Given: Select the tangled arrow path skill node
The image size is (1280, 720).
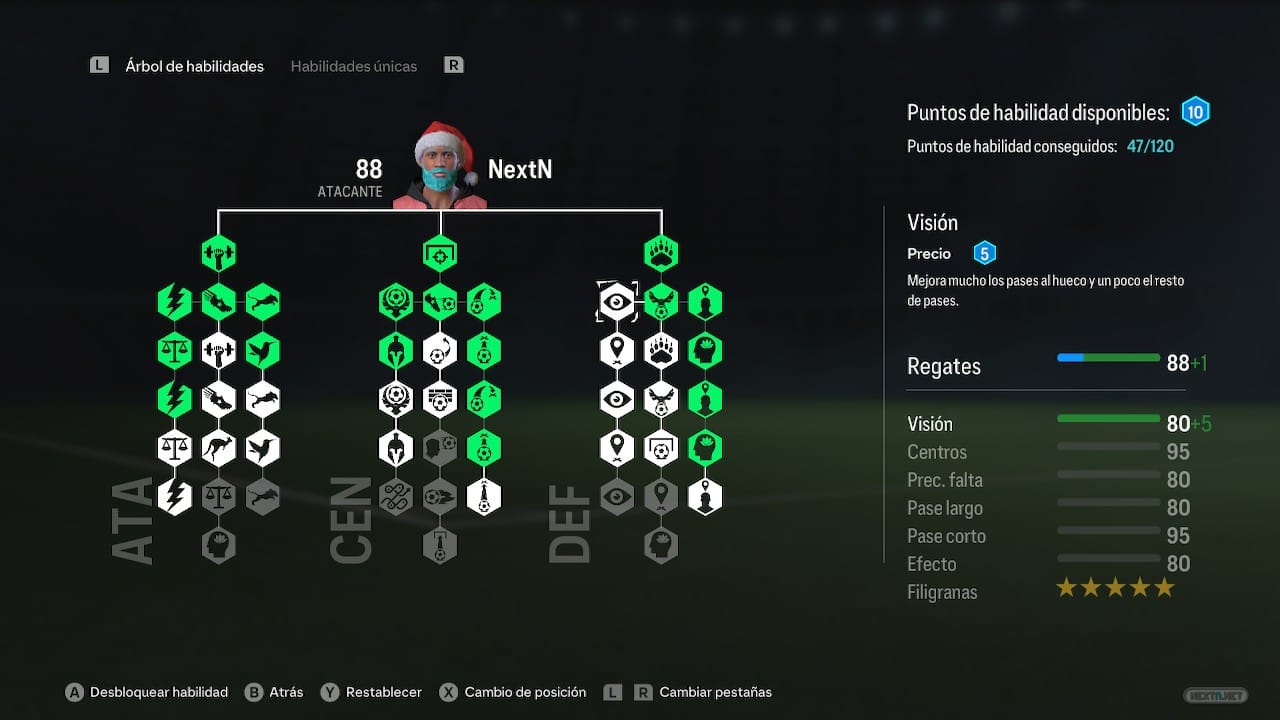Looking at the screenshot, I should tap(396, 496).
